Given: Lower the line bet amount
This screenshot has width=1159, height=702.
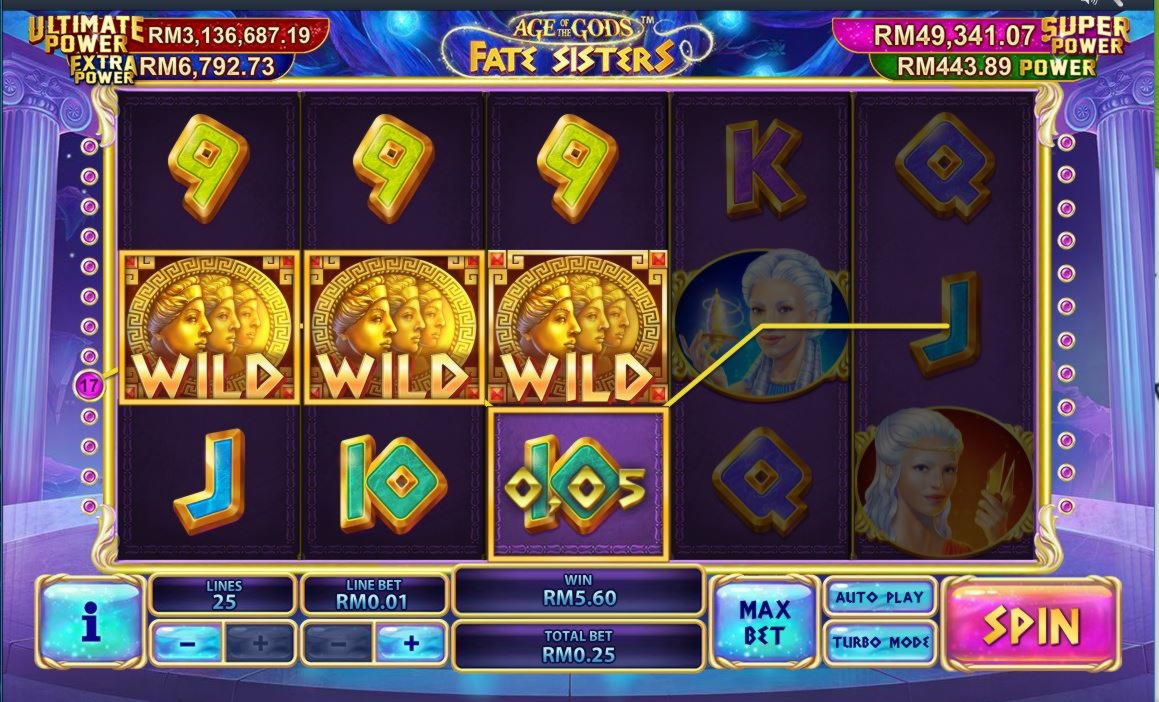Looking at the screenshot, I should 338,643.
